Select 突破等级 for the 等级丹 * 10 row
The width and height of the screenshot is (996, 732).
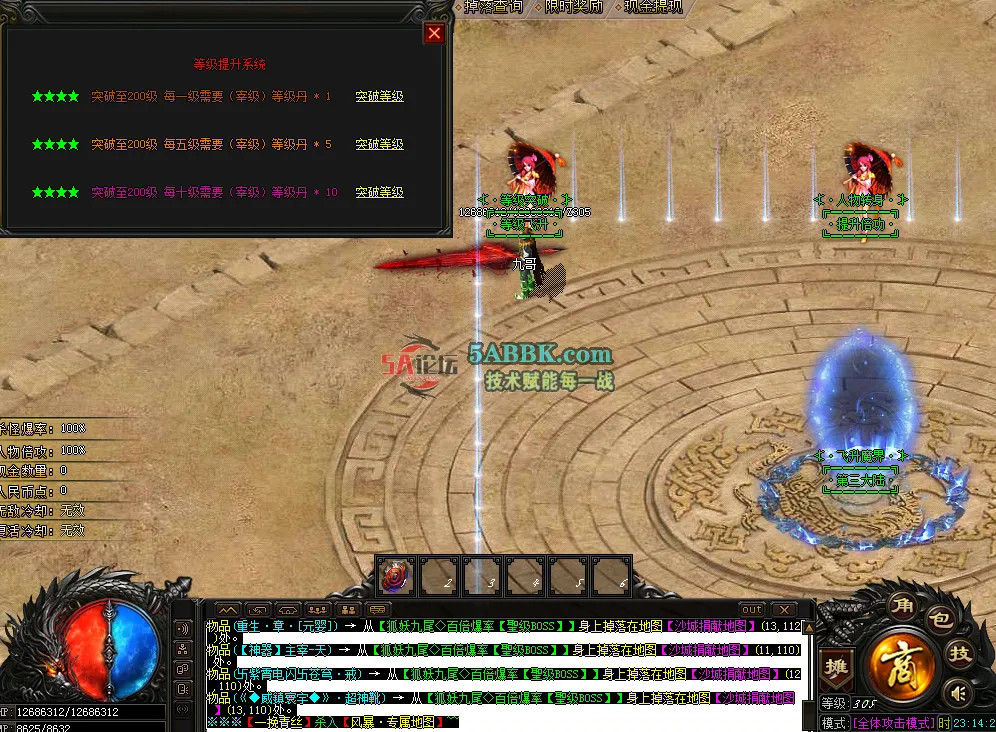(x=380, y=192)
